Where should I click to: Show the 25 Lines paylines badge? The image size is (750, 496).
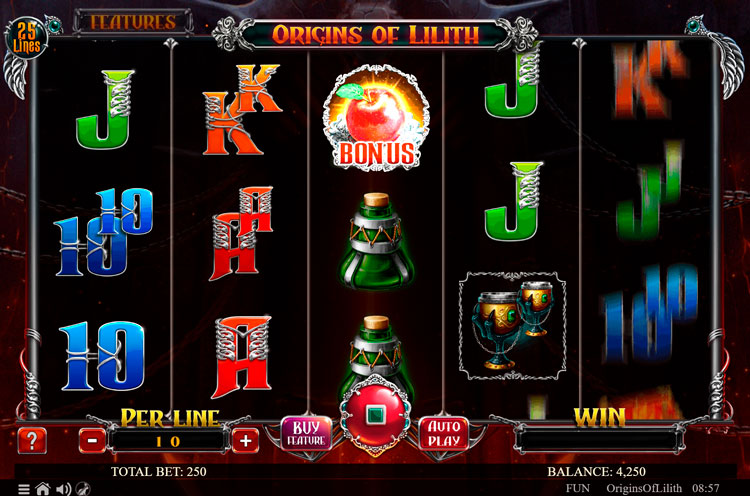[x=27, y=38]
